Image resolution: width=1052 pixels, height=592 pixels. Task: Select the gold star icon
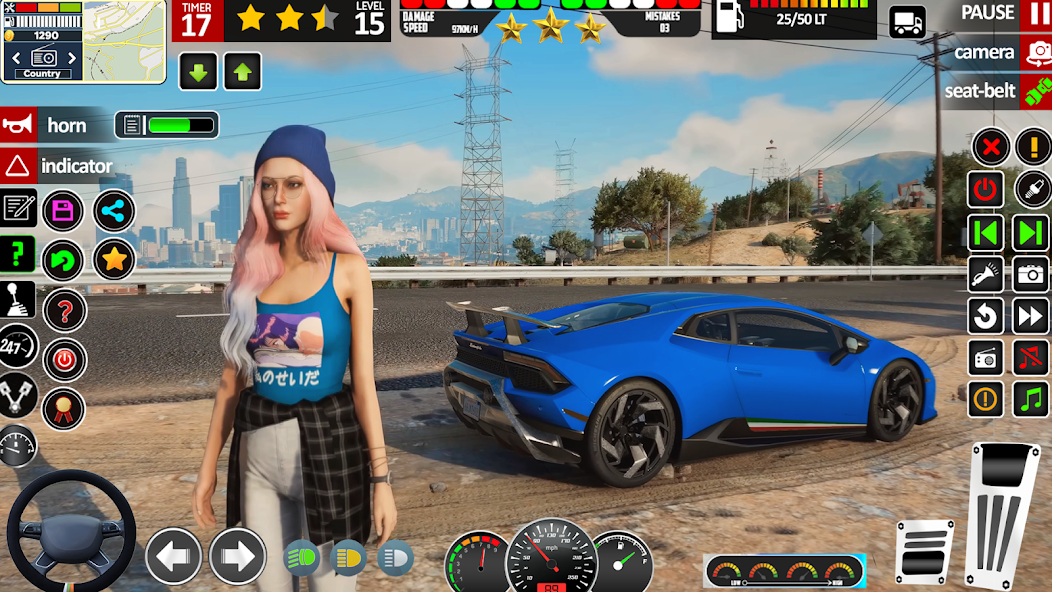[114, 260]
